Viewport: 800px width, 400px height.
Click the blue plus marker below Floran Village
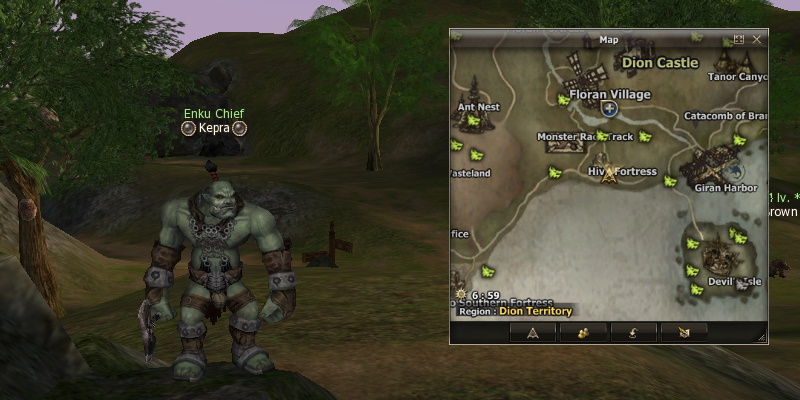(x=609, y=108)
